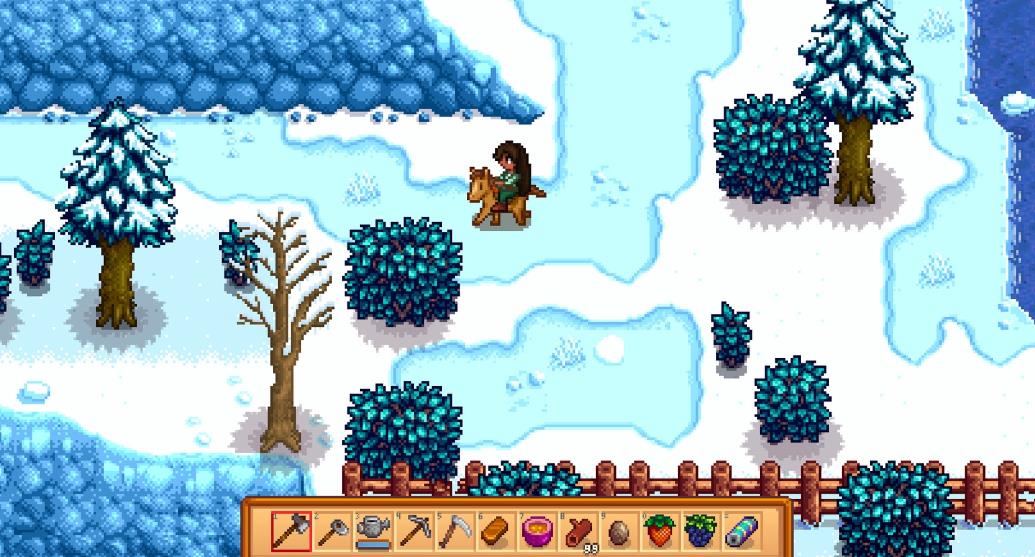Select the brown egg-shaped item slot
This screenshot has width=1035, height=557.
tap(619, 530)
